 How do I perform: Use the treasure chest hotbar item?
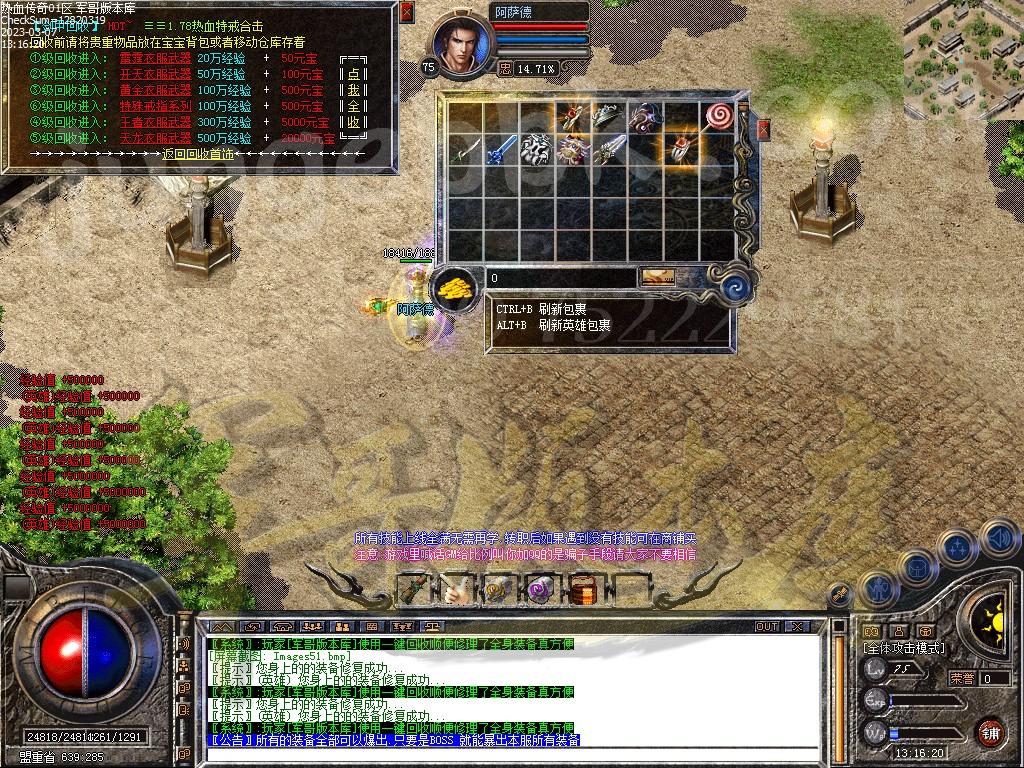[582, 589]
